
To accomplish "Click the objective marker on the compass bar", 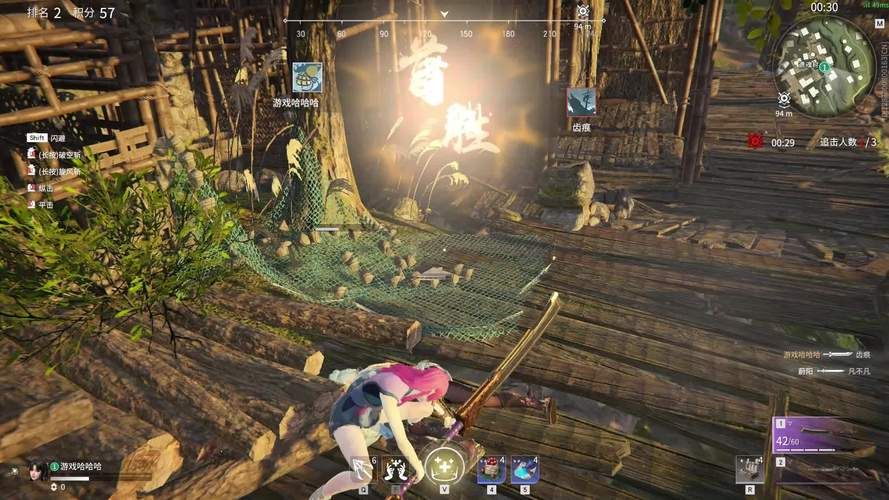I will click(x=583, y=12).
